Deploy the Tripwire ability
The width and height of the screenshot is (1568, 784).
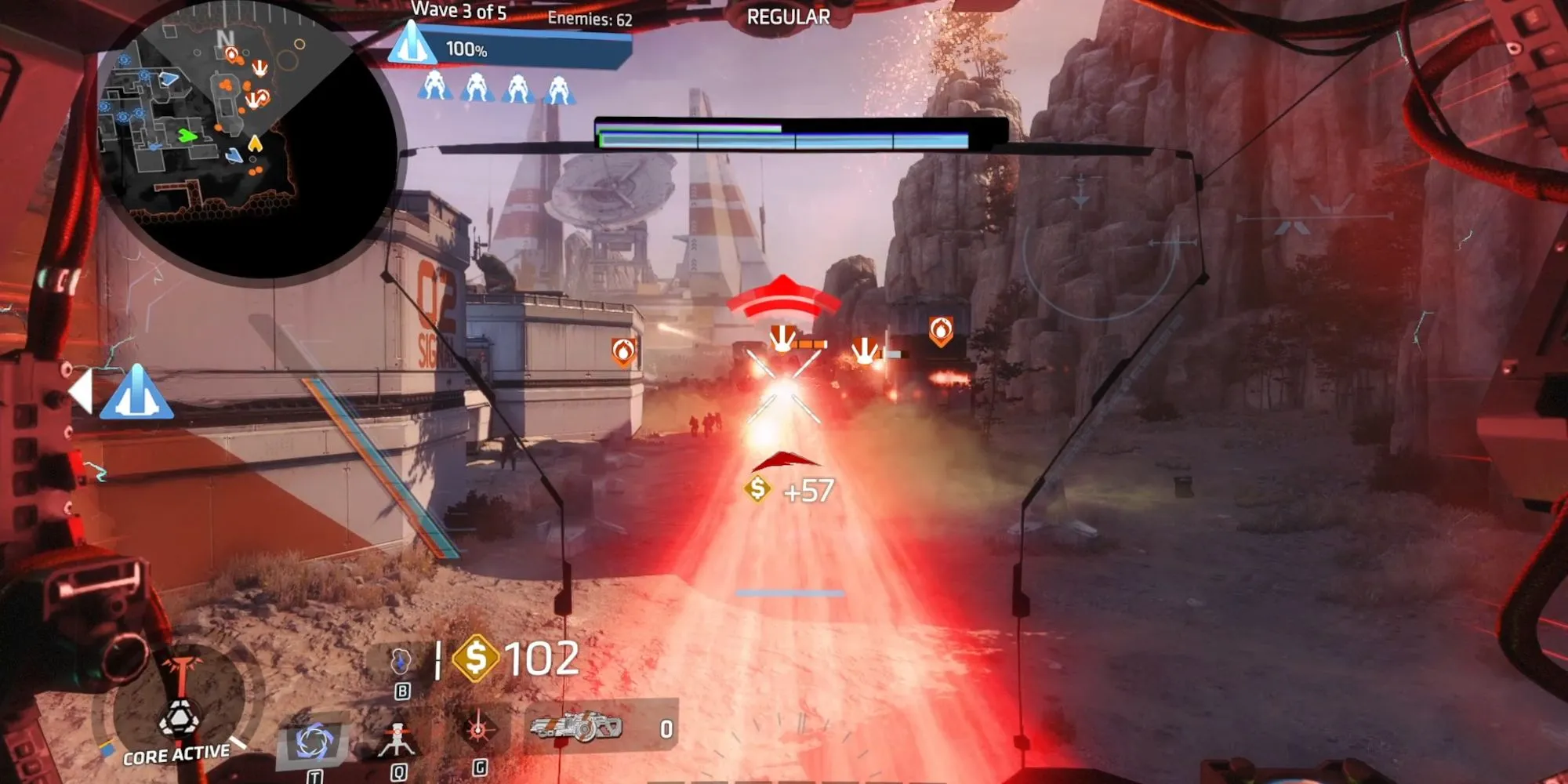point(397,739)
